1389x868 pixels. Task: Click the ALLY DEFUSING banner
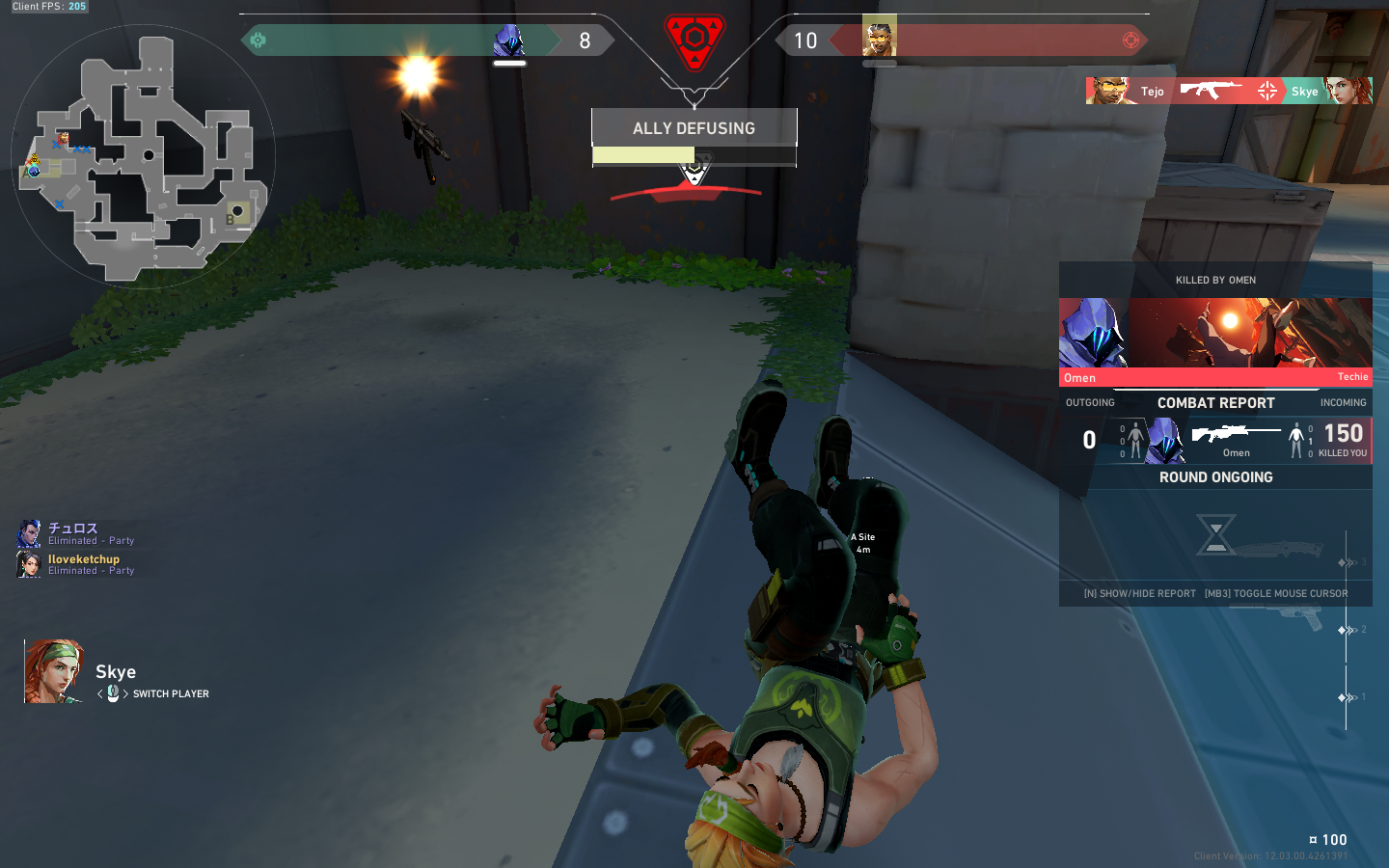click(694, 127)
